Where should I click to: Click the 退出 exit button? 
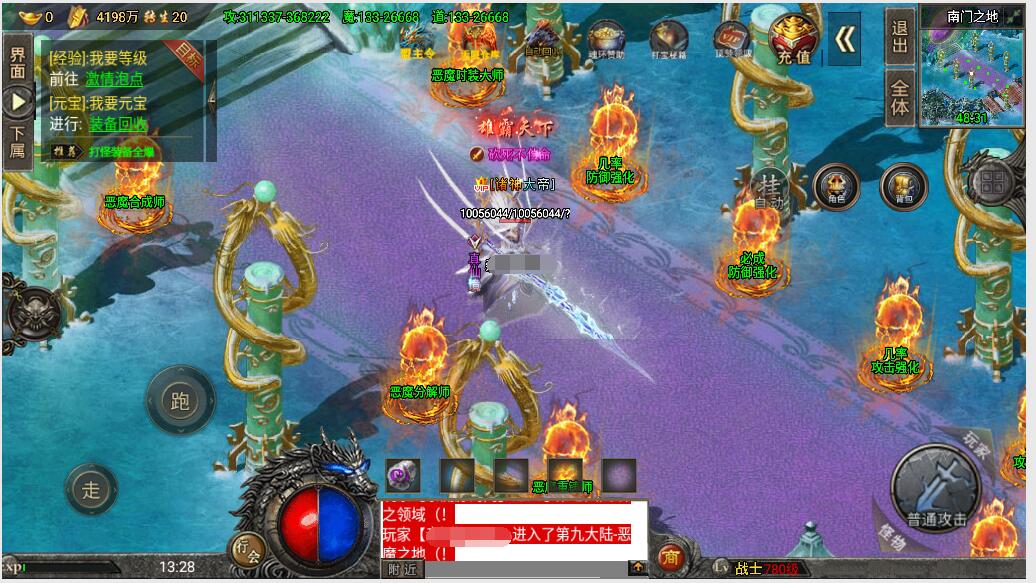click(900, 36)
